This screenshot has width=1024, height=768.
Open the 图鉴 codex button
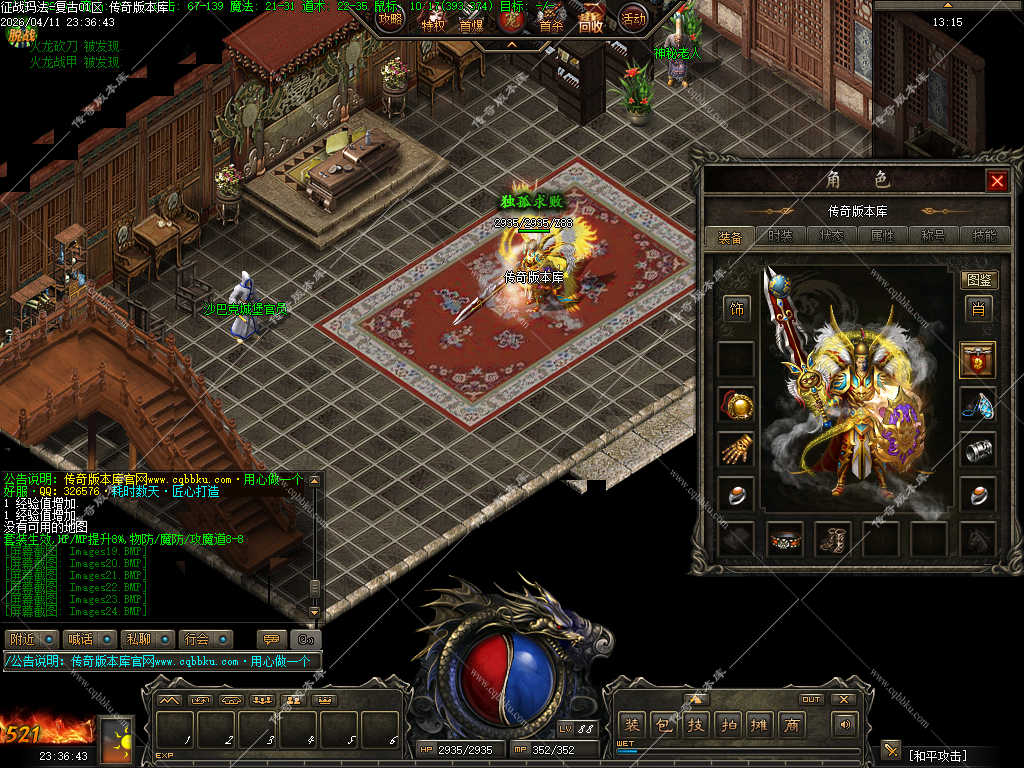pos(978,280)
